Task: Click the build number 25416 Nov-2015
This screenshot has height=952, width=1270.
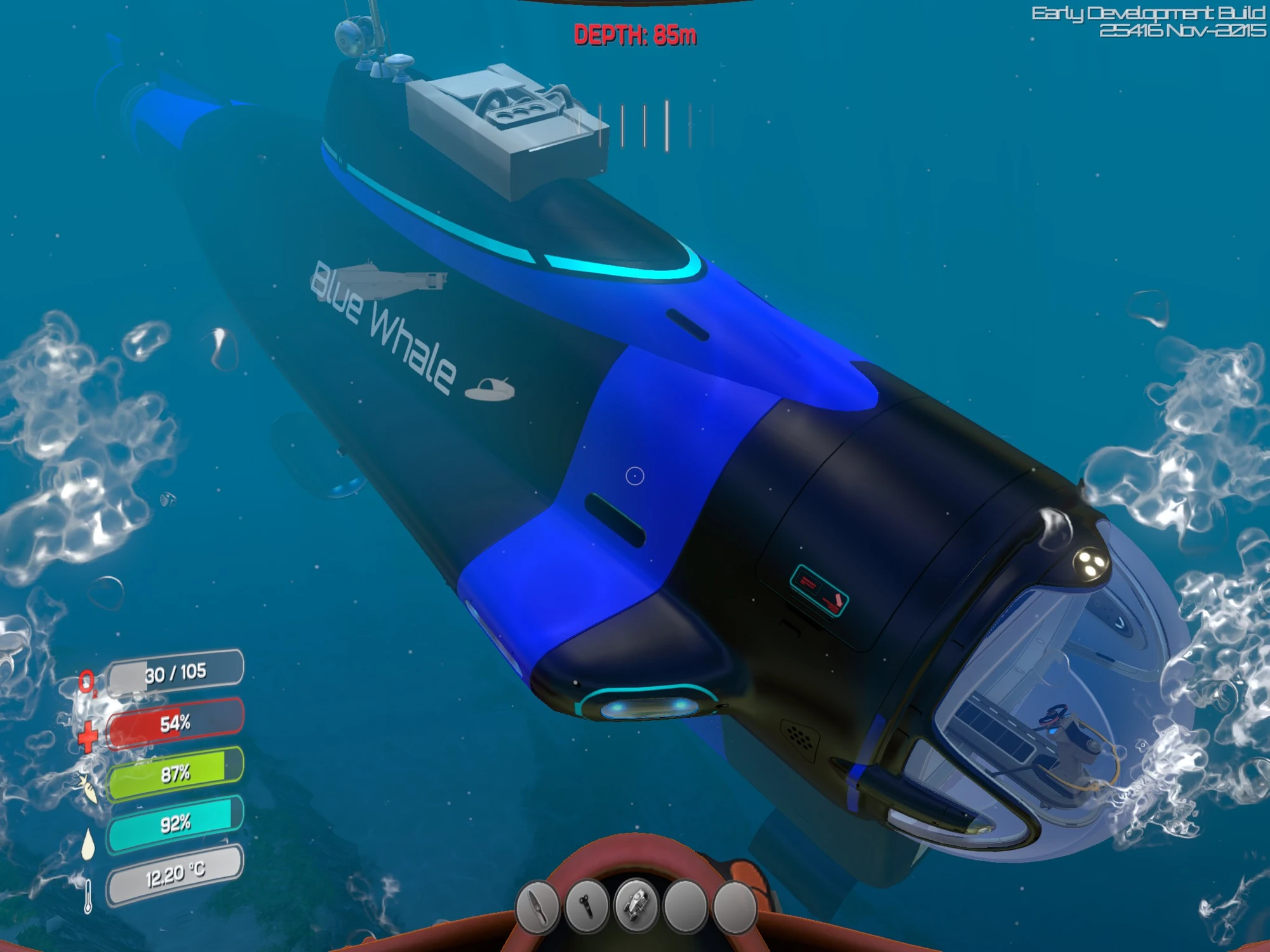Action: point(1182,29)
